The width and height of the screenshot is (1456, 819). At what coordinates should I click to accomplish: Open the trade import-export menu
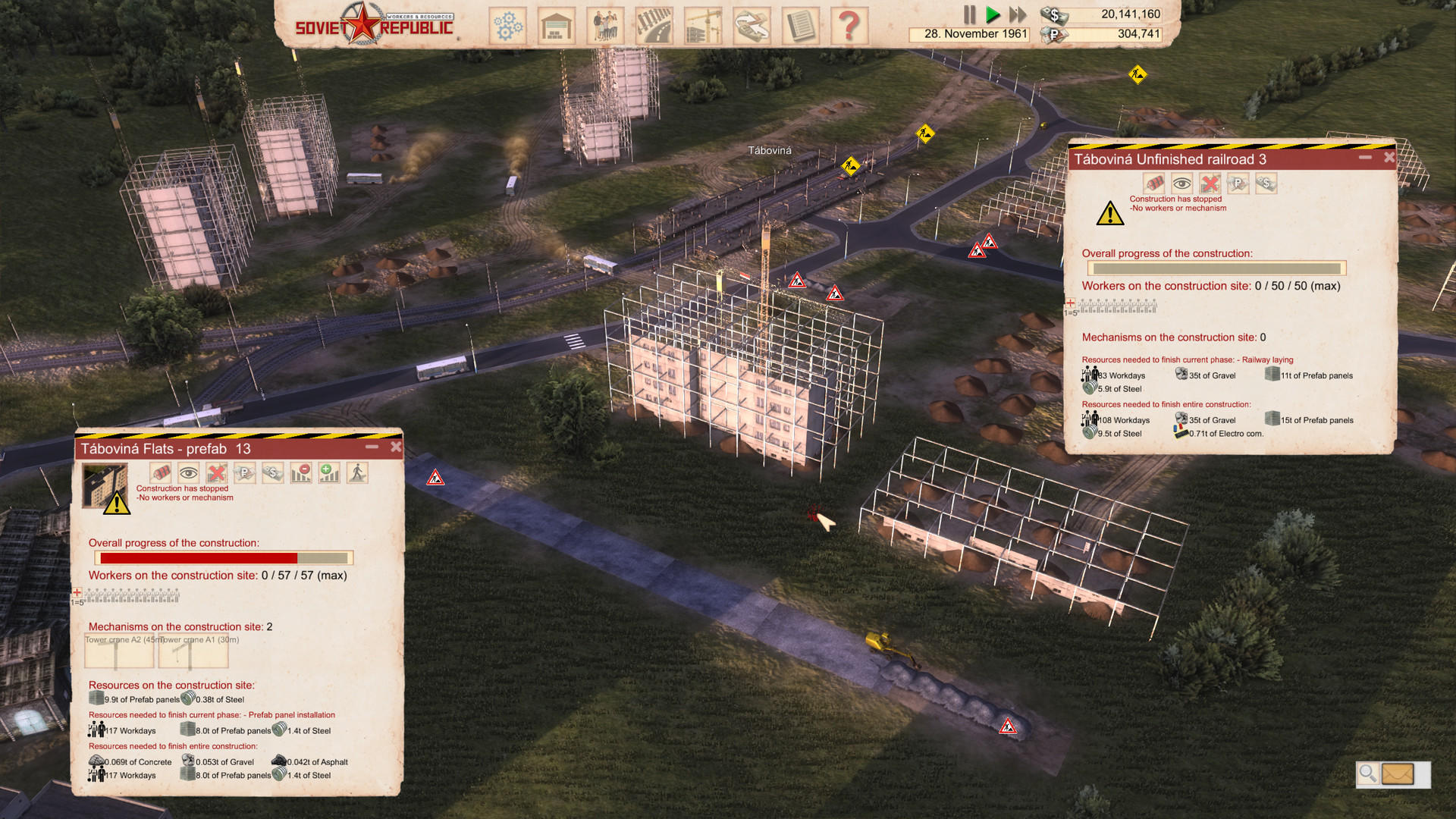(751, 25)
